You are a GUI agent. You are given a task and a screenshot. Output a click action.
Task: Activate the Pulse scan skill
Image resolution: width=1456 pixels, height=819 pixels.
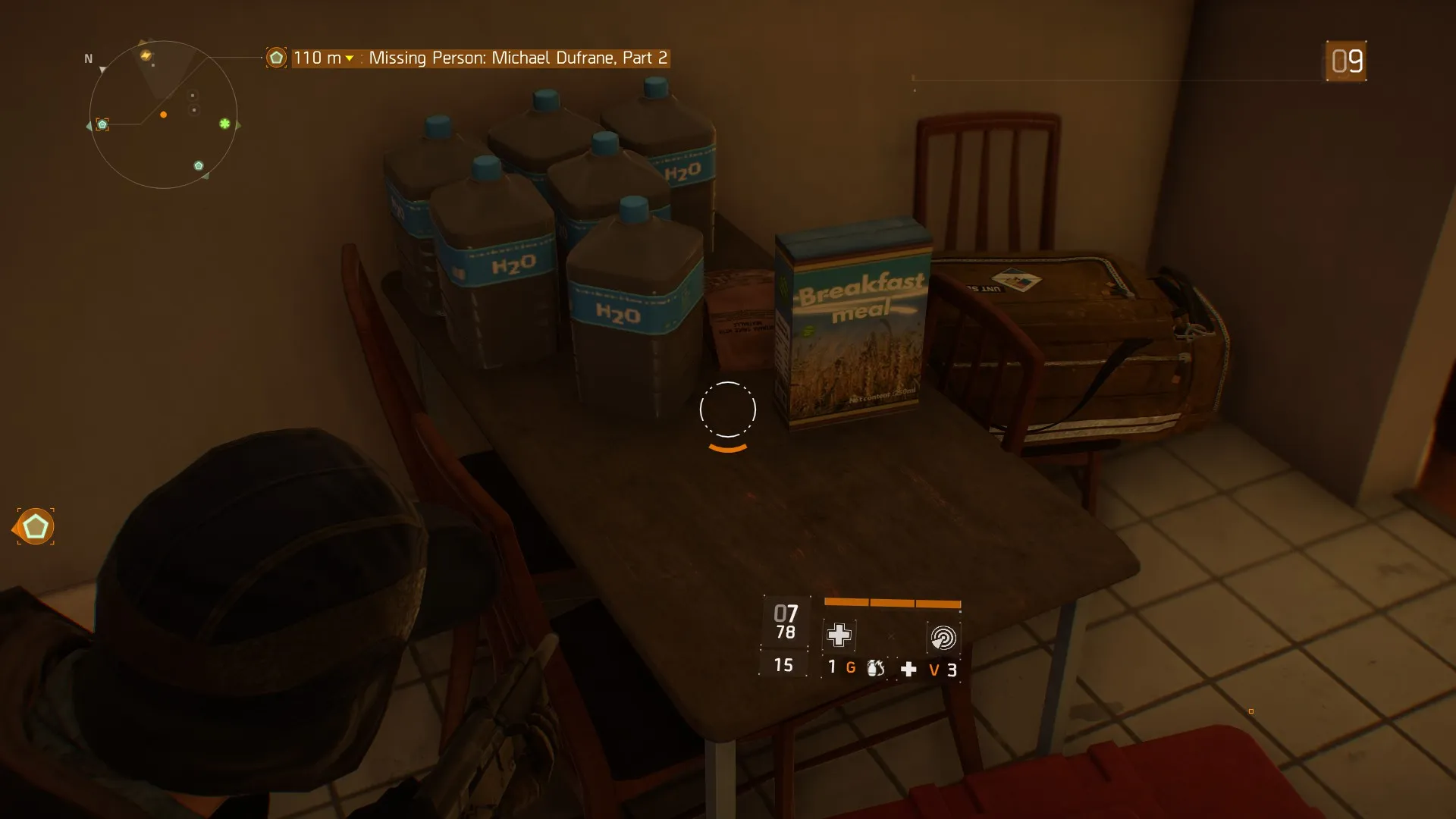pyautogui.click(x=943, y=638)
